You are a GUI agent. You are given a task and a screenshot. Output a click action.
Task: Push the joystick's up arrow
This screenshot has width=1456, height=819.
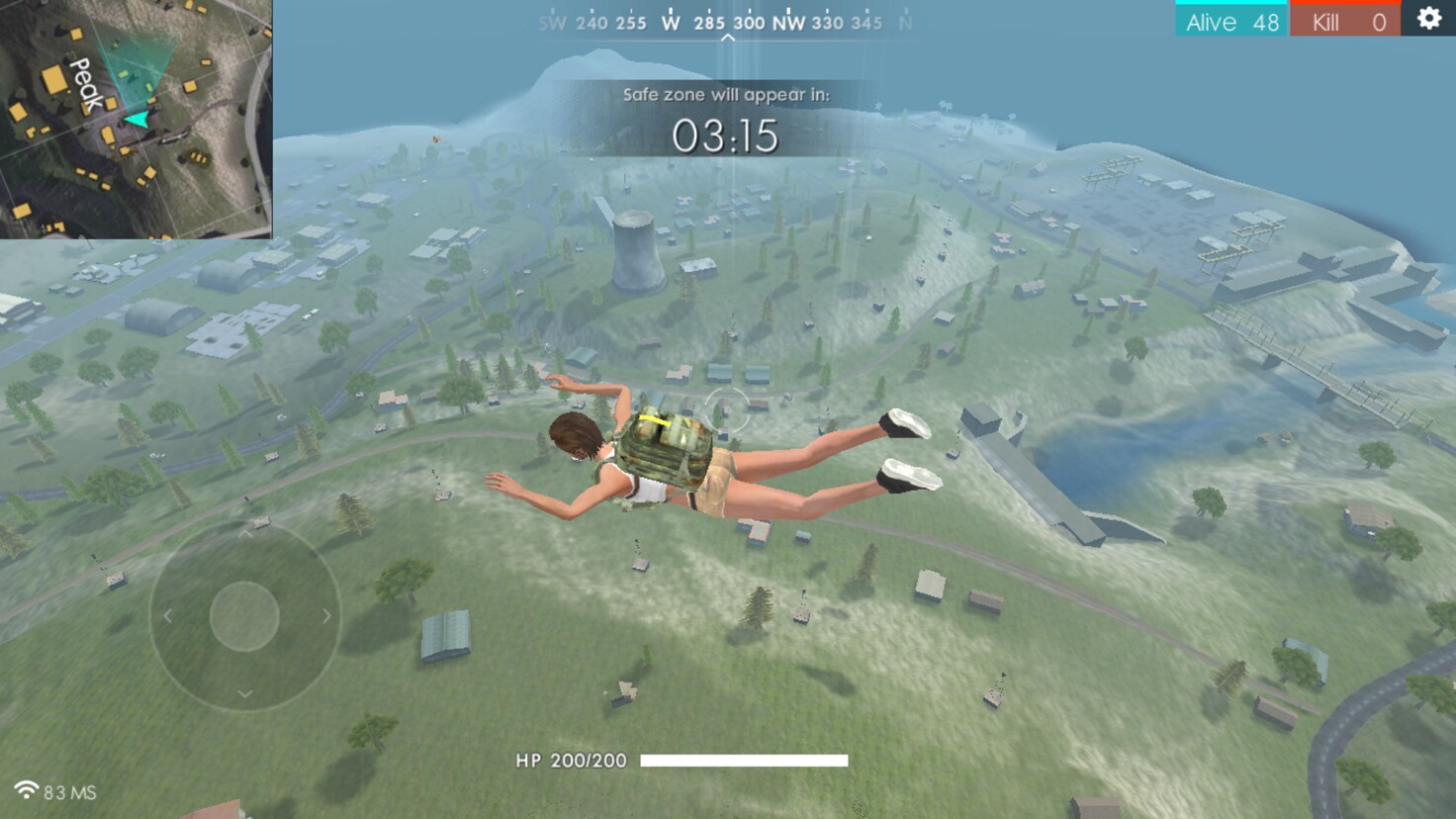(x=244, y=534)
